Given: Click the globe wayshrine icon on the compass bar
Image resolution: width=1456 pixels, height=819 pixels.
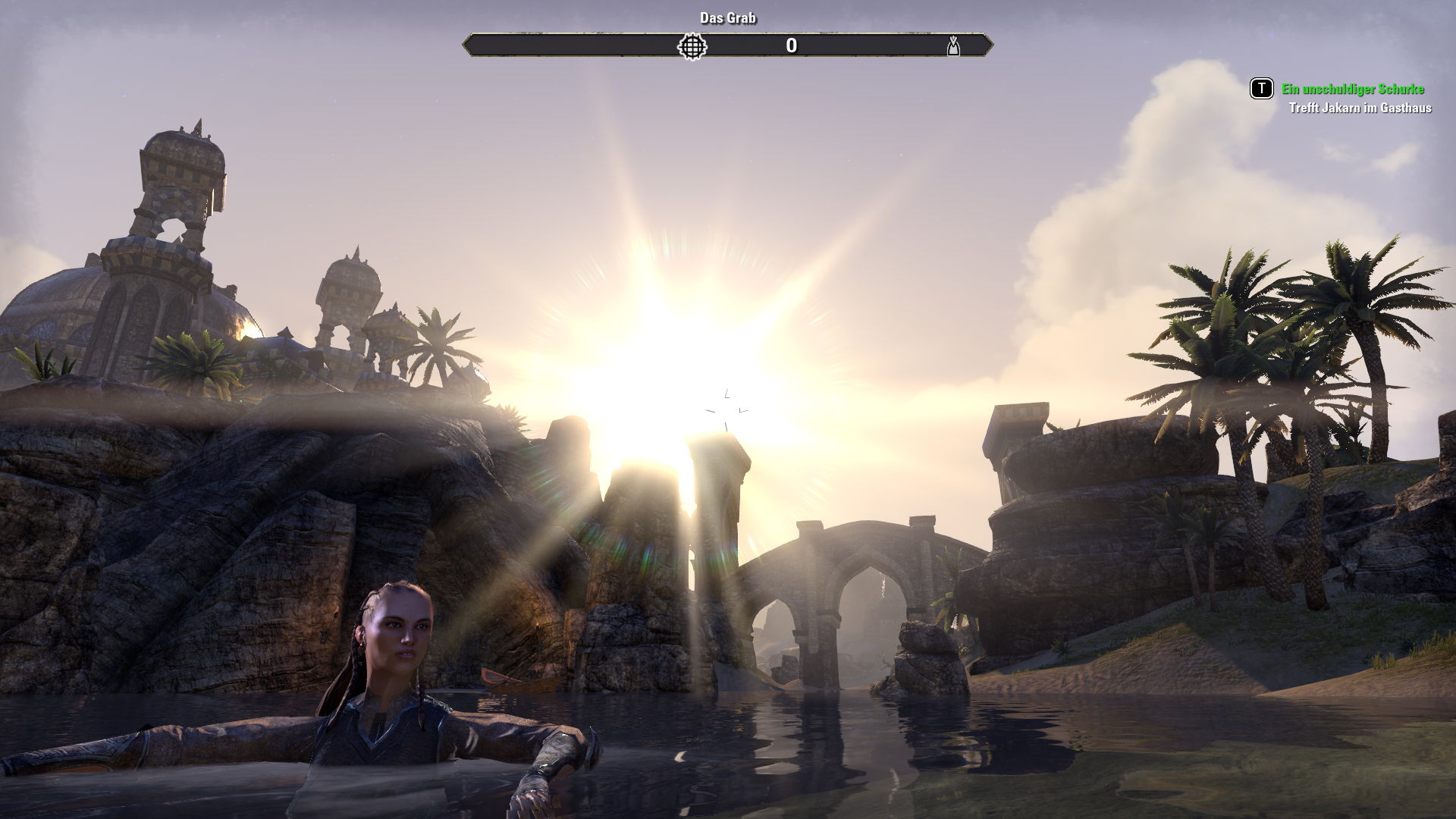Looking at the screenshot, I should [x=691, y=46].
